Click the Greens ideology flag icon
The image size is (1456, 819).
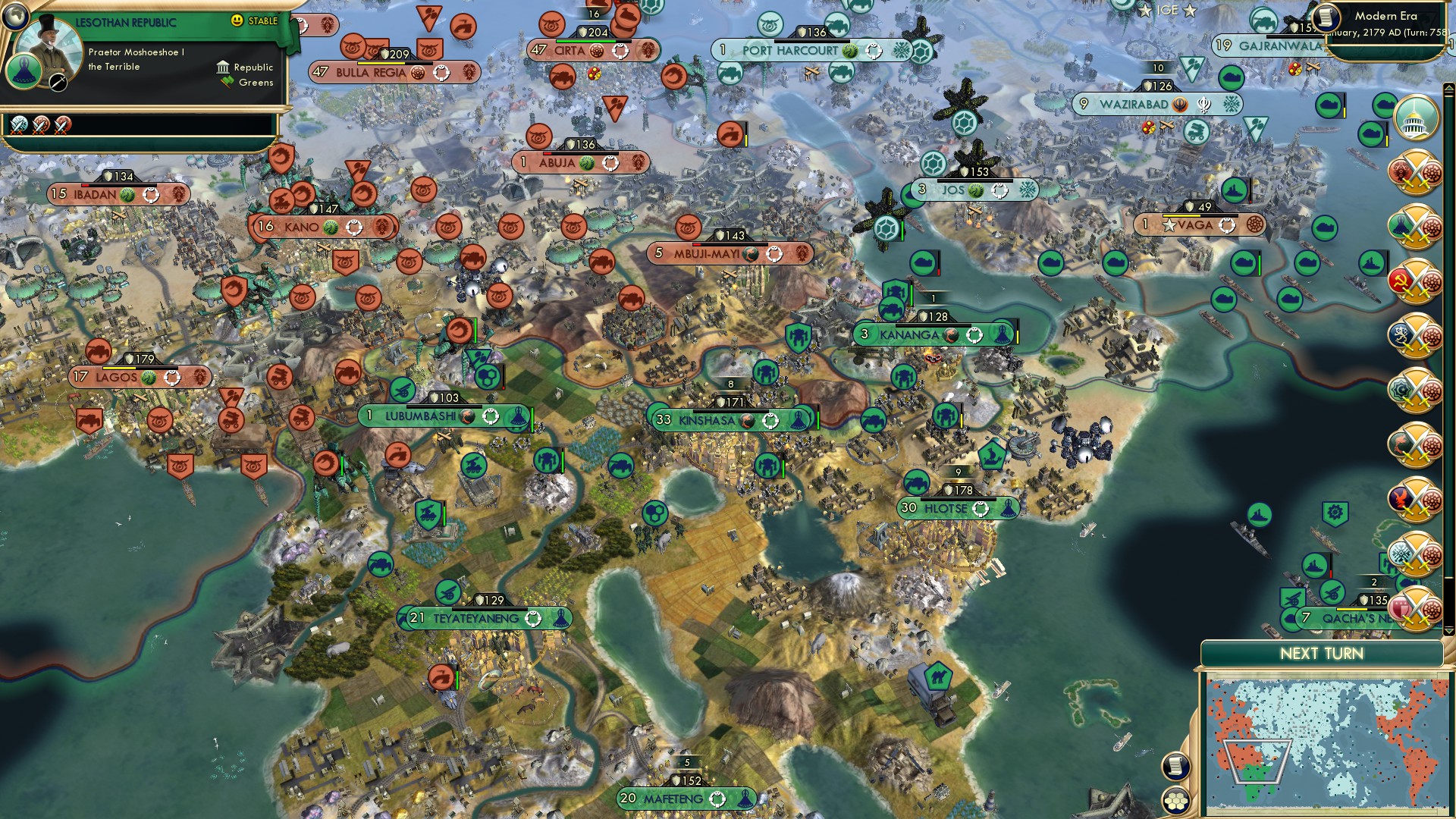224,82
